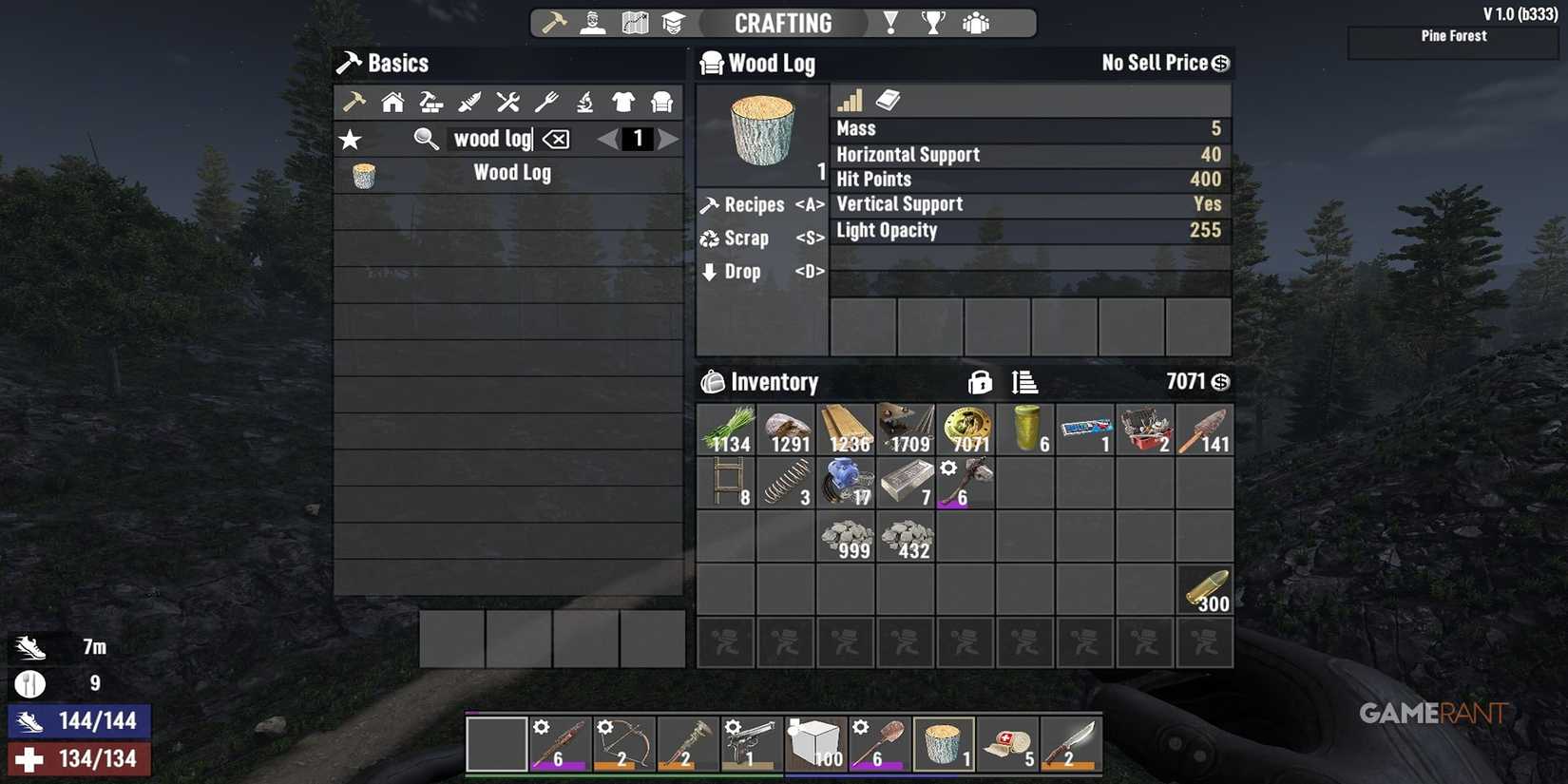Select the weapons knife category filter
This screenshot has height=784, width=1568.
click(x=468, y=102)
